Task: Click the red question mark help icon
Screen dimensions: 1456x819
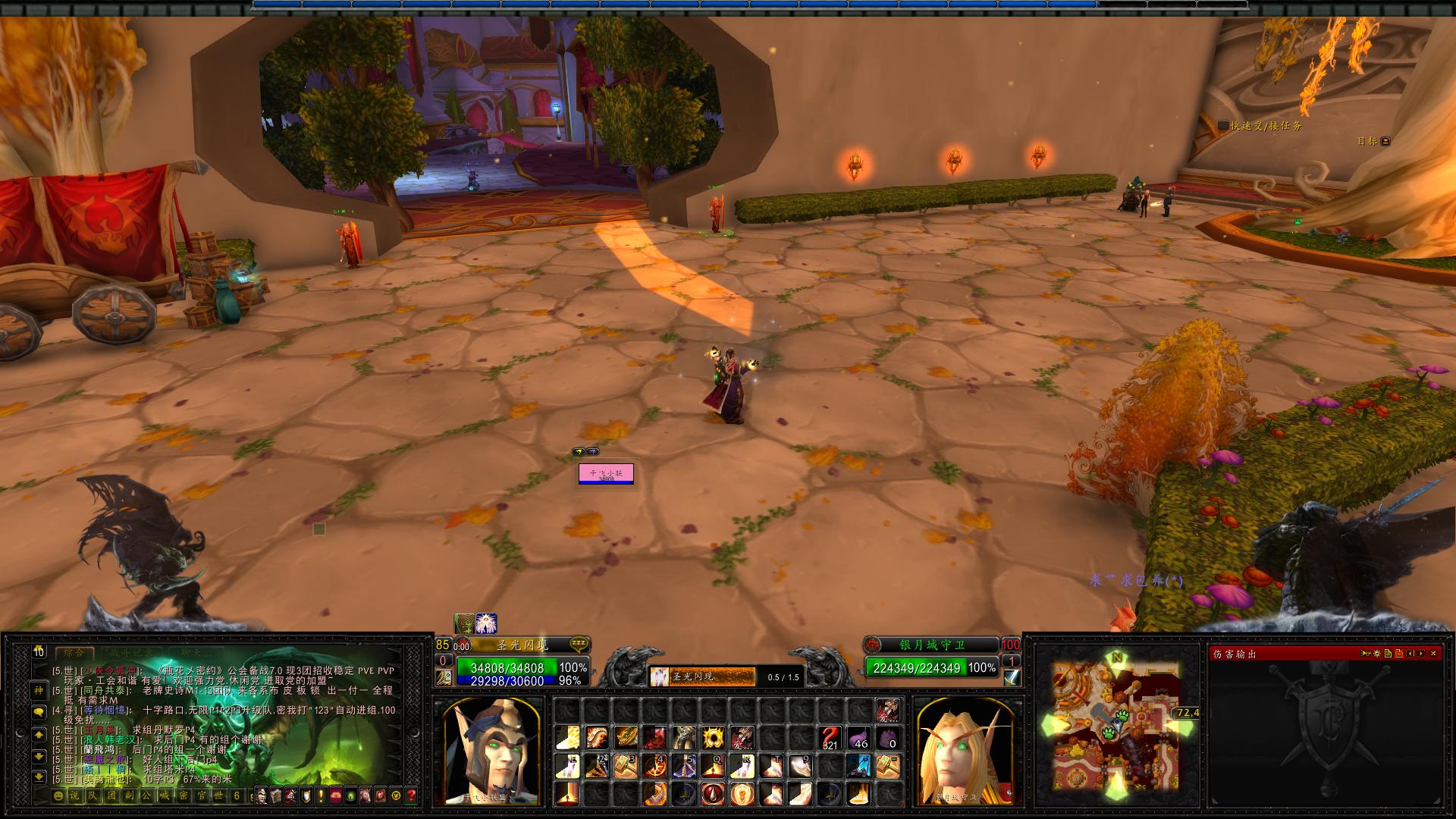Action: tap(411, 795)
